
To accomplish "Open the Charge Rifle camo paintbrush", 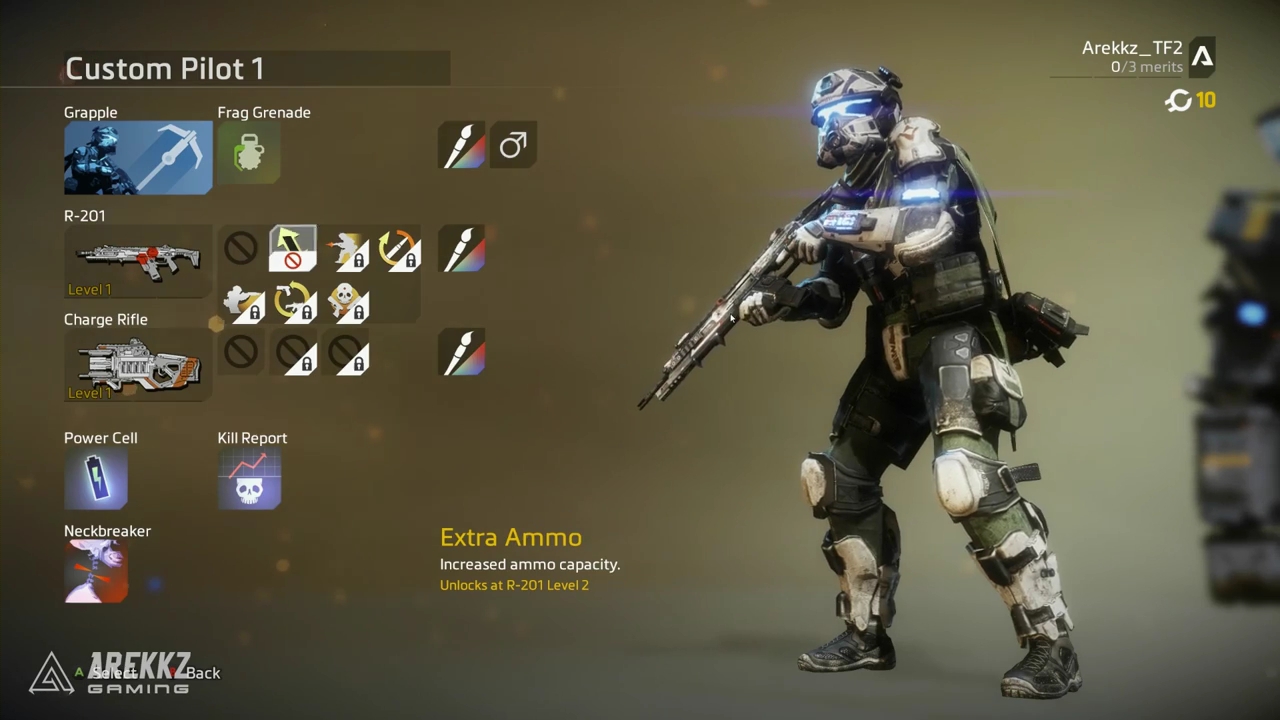I will click(x=462, y=353).
